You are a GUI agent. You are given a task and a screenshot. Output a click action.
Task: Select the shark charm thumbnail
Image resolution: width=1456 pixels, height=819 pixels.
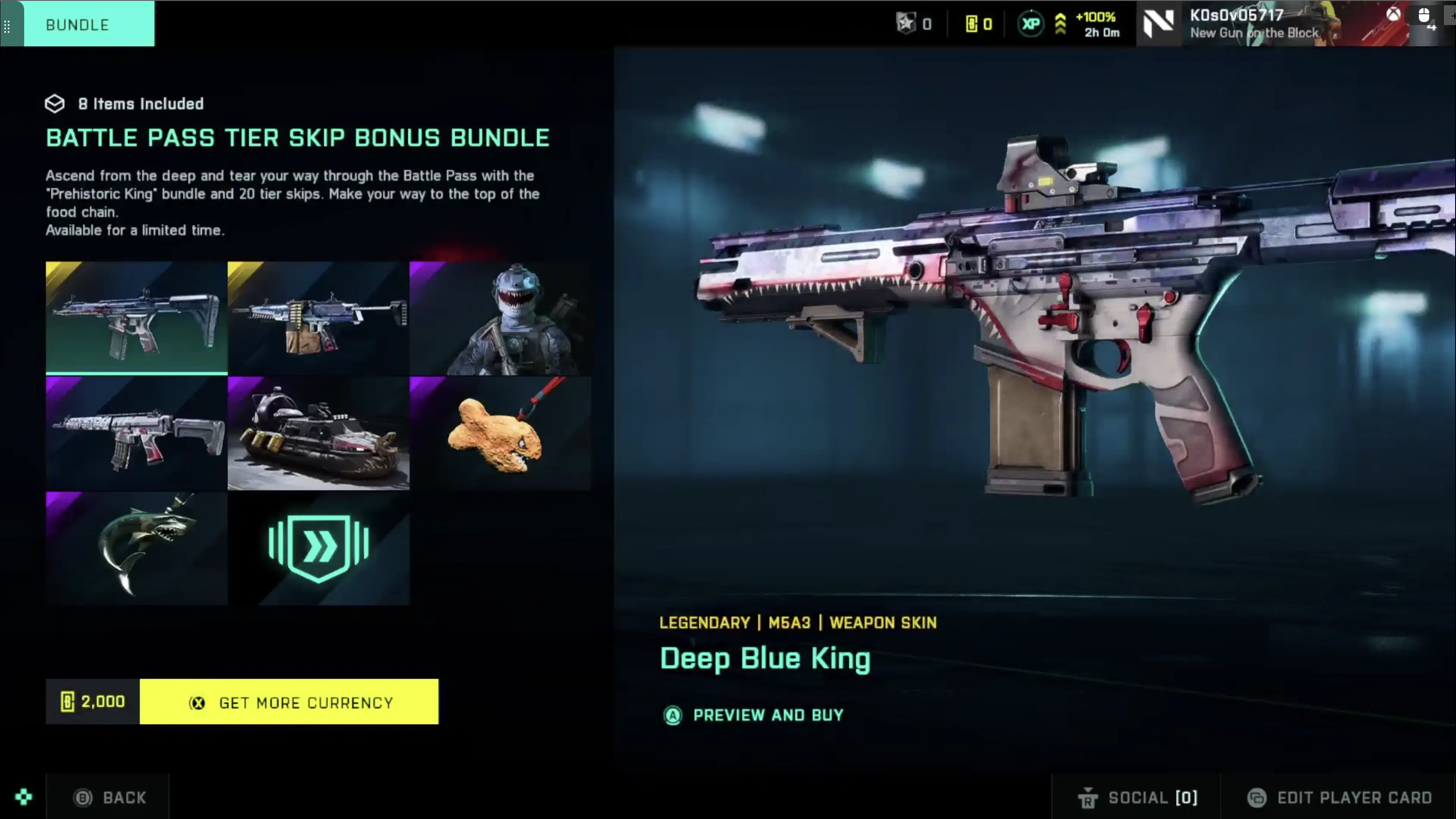click(x=136, y=547)
